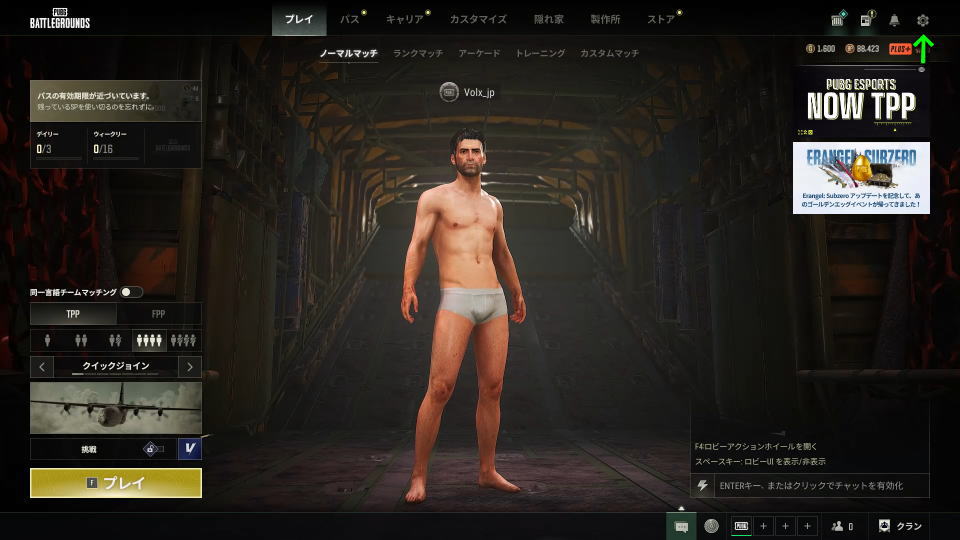Open the パス tab
Viewport: 960px width, 540px height.
click(x=350, y=19)
